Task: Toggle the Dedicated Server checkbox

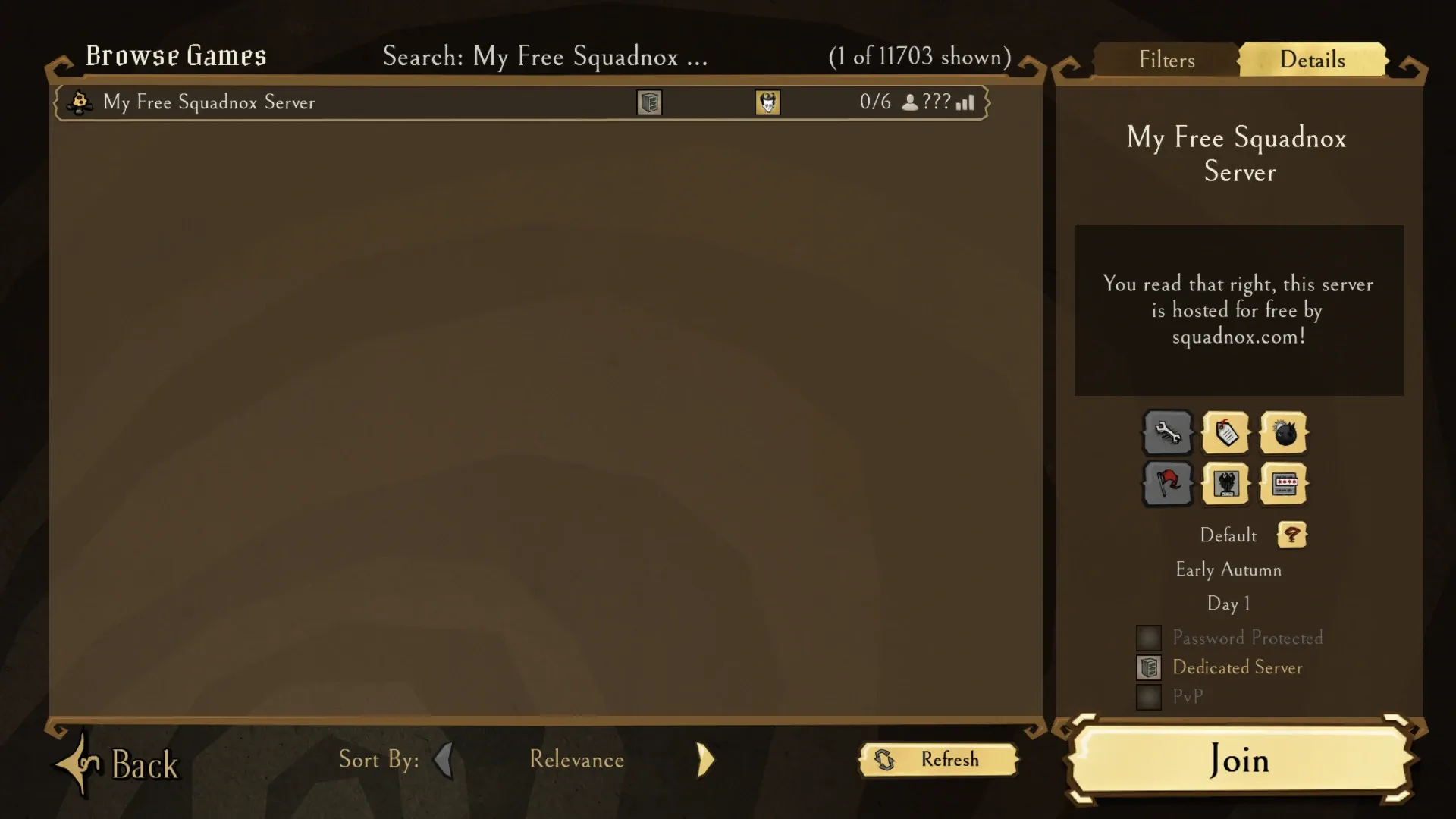Action: point(1148,667)
